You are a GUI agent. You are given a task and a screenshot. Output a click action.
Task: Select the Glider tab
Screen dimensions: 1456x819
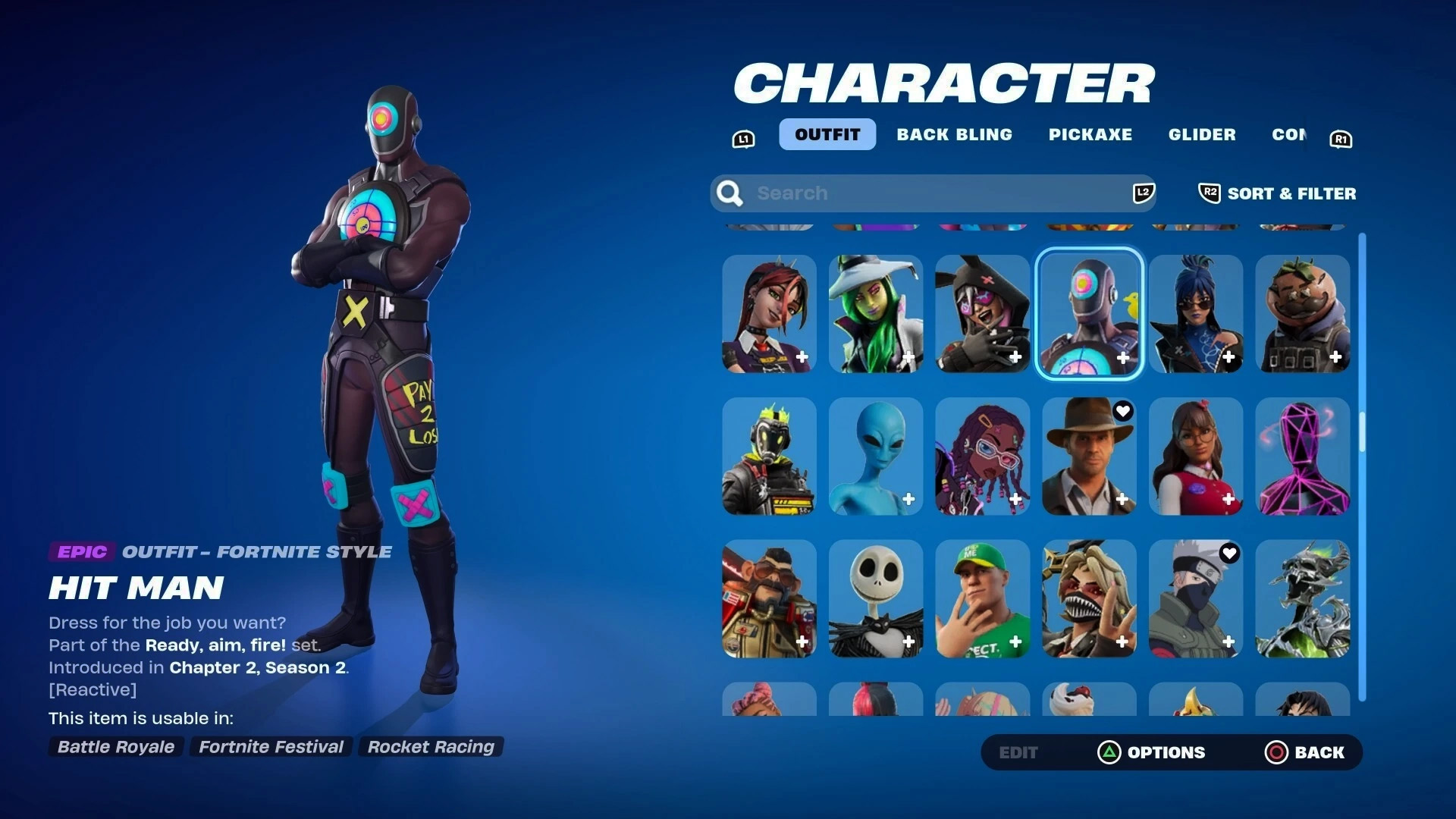[x=1201, y=134]
